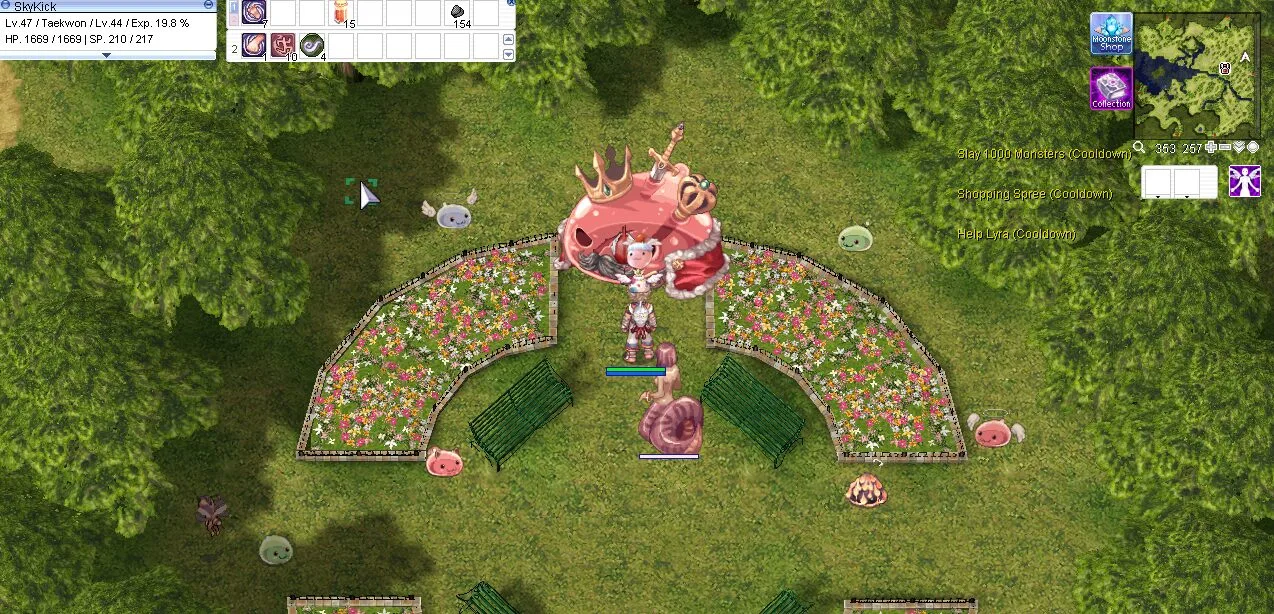This screenshot has height=614, width=1274.
Task: Select the dark stone item slot with 154
Action: (x=457, y=13)
